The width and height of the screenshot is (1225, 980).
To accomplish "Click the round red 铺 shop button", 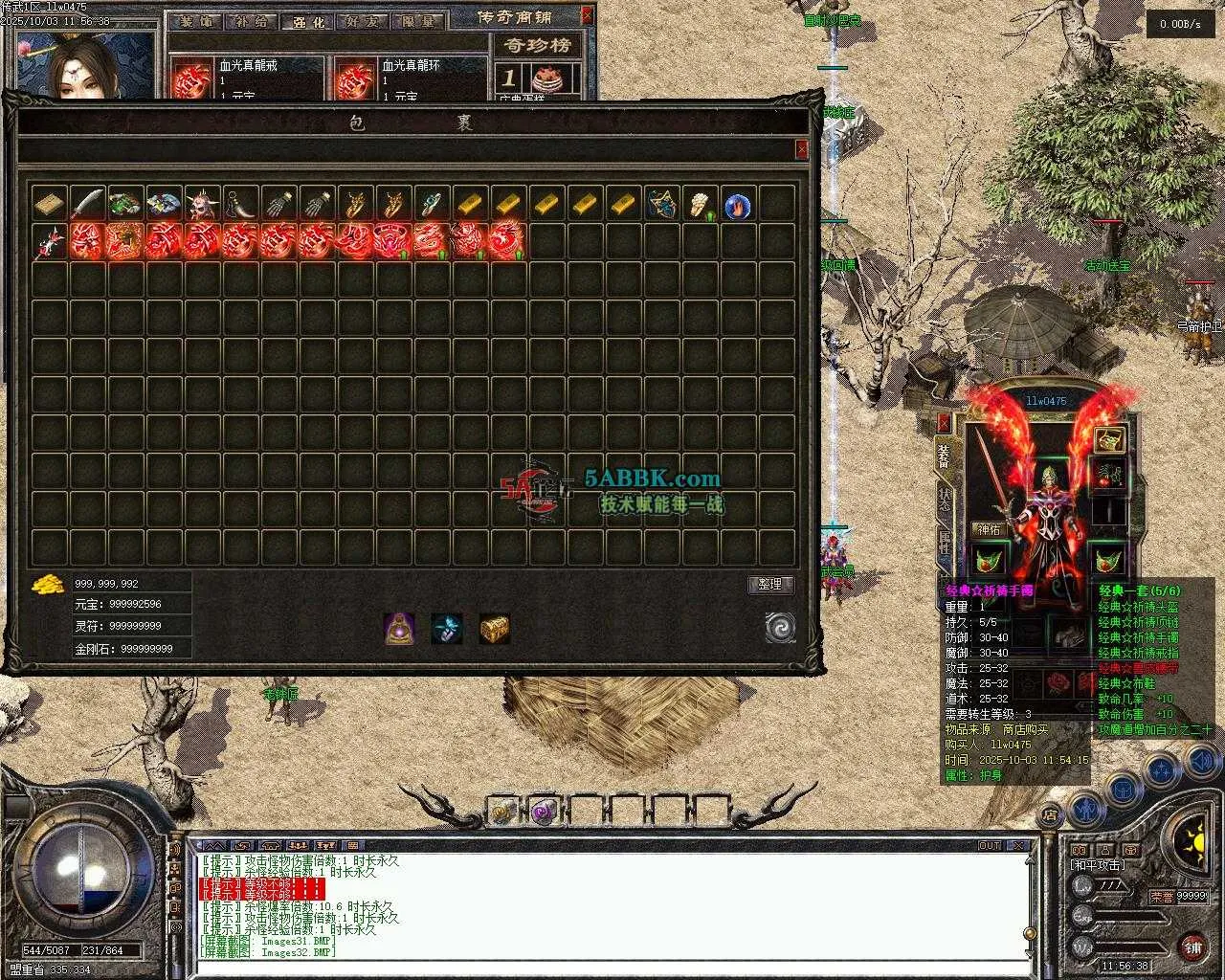I will pyautogui.click(x=1192, y=947).
